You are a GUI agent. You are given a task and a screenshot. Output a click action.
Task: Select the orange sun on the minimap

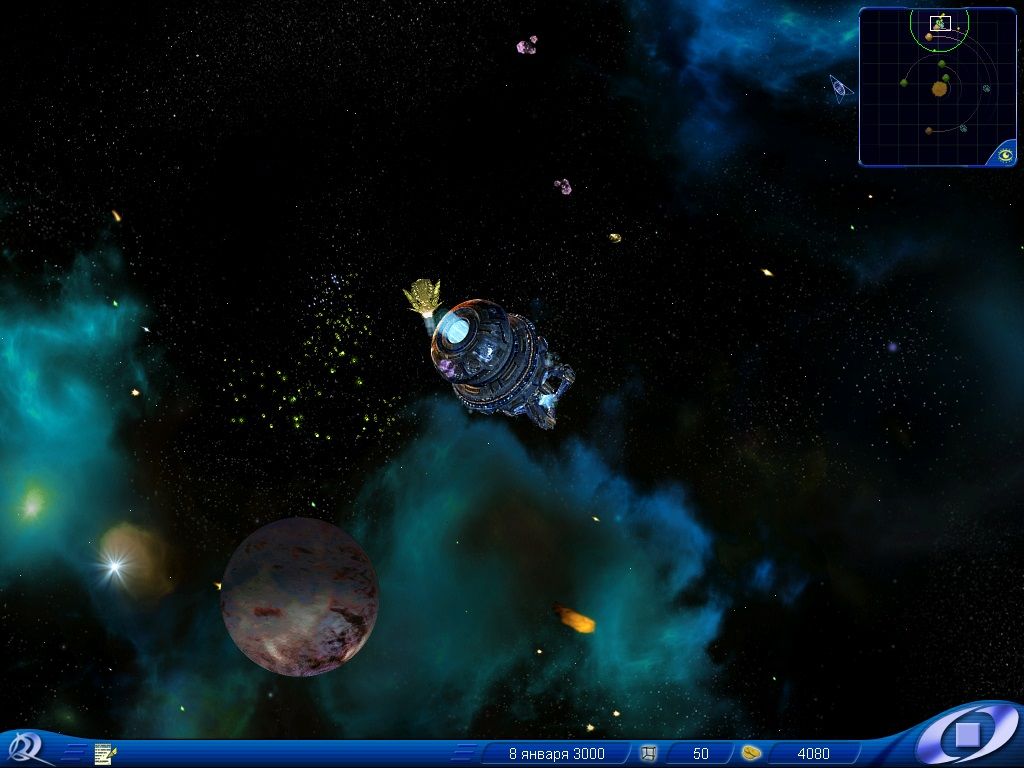[x=939, y=89]
